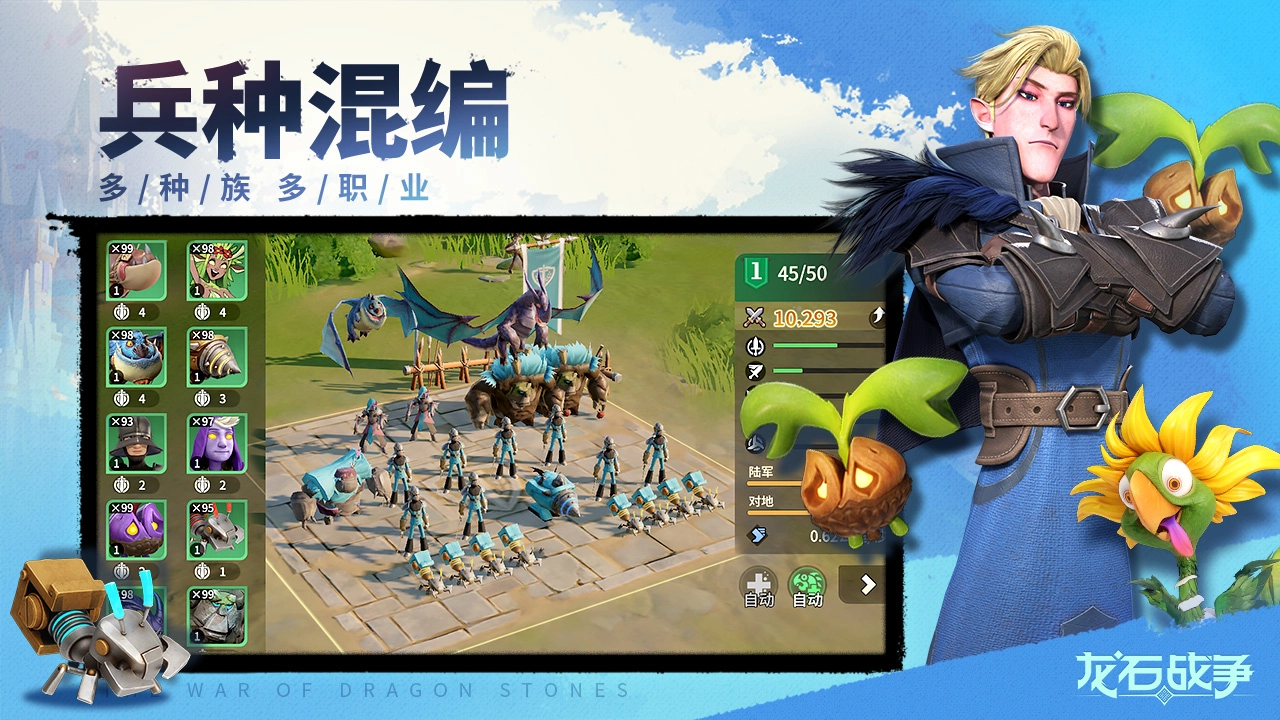1280x720 pixels.
Task: Expand the right panel with the chevron arrow
Action: tap(867, 582)
